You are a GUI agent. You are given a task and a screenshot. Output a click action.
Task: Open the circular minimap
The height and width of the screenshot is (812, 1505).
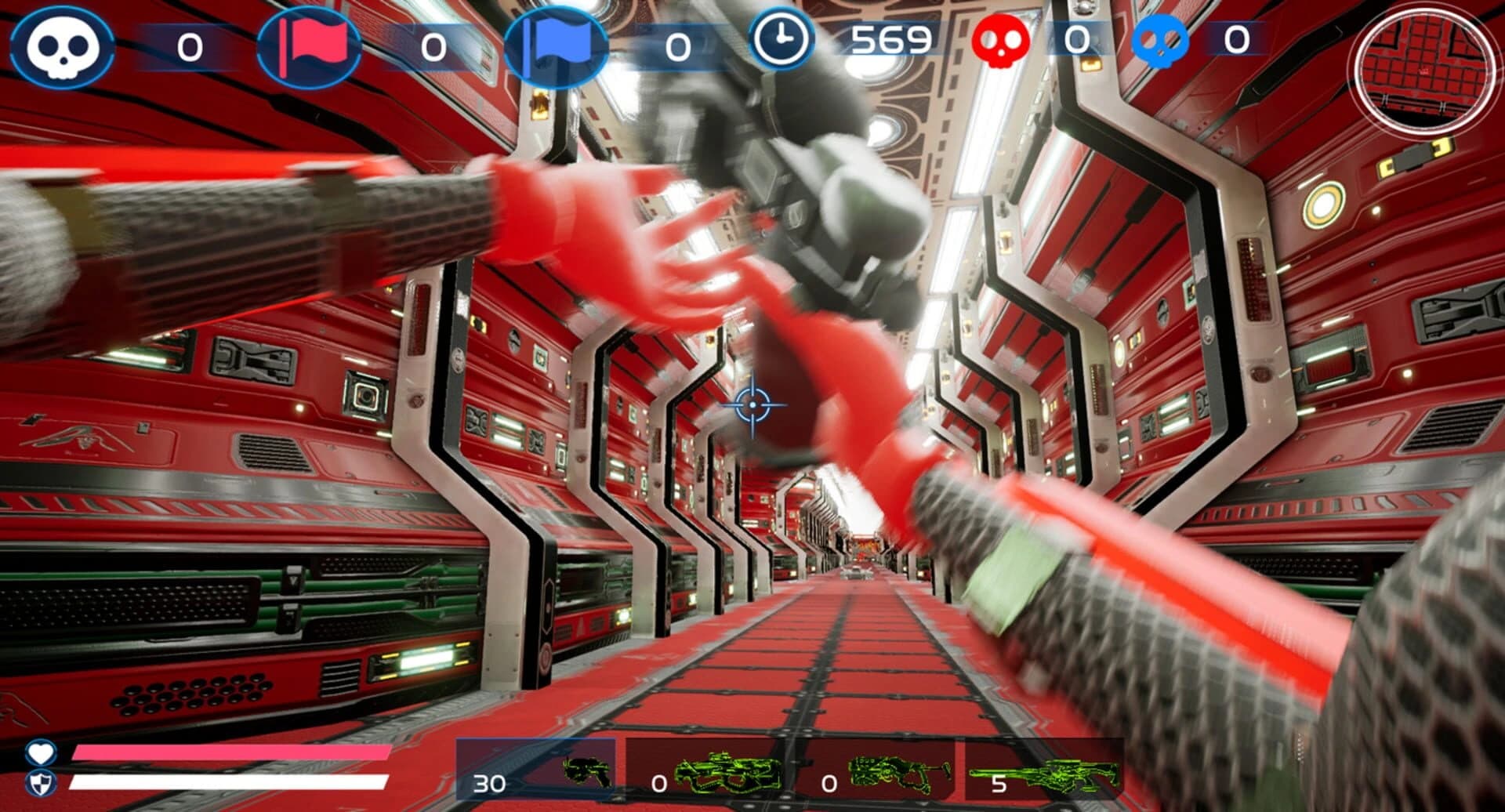(x=1421, y=72)
